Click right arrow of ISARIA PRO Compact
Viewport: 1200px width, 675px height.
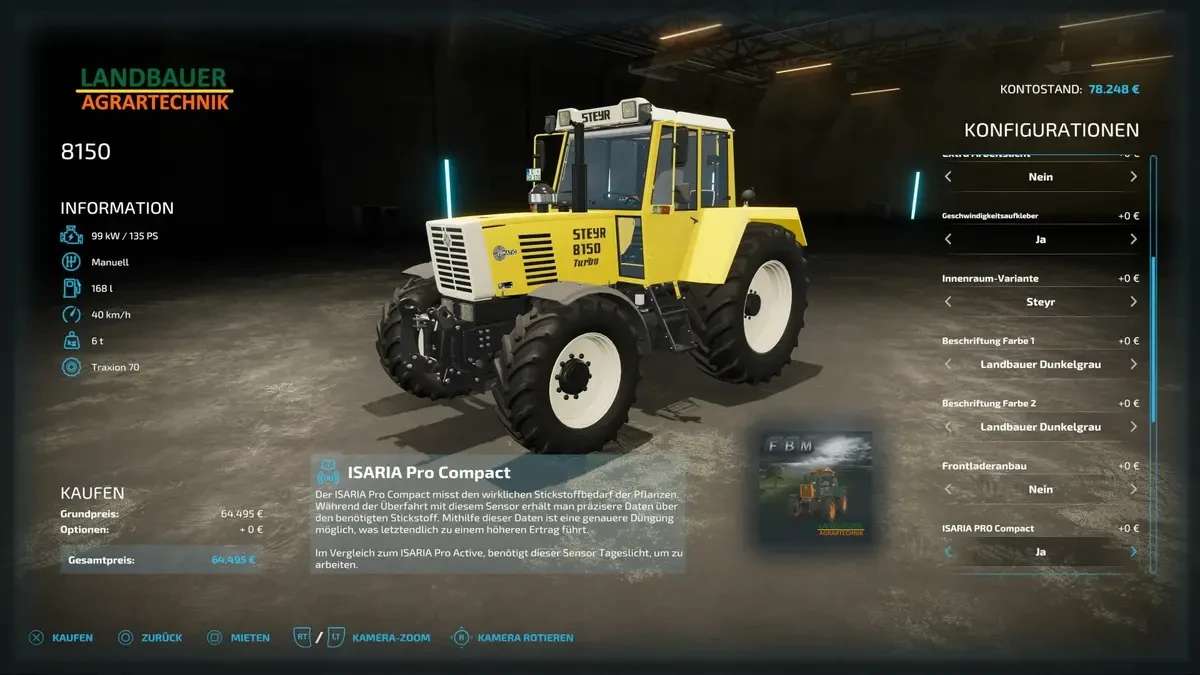[1133, 552]
